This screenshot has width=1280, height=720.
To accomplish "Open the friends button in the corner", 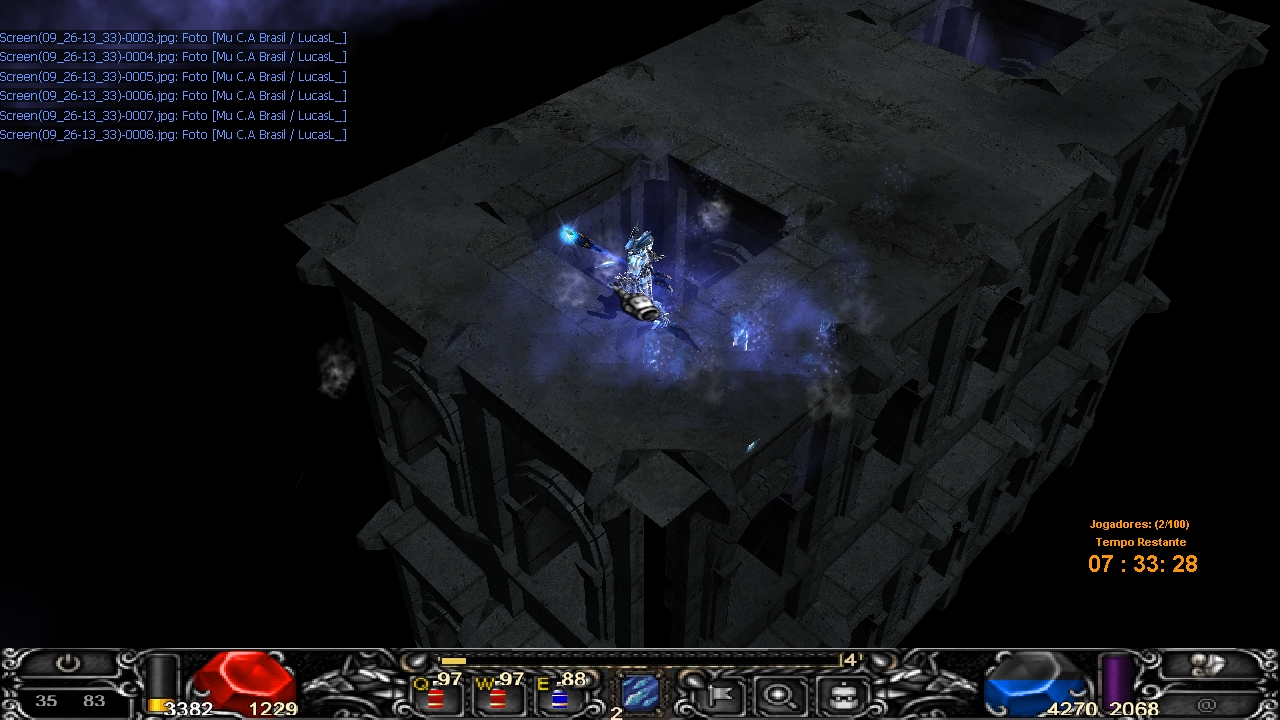I will pyautogui.click(x=1208, y=665).
